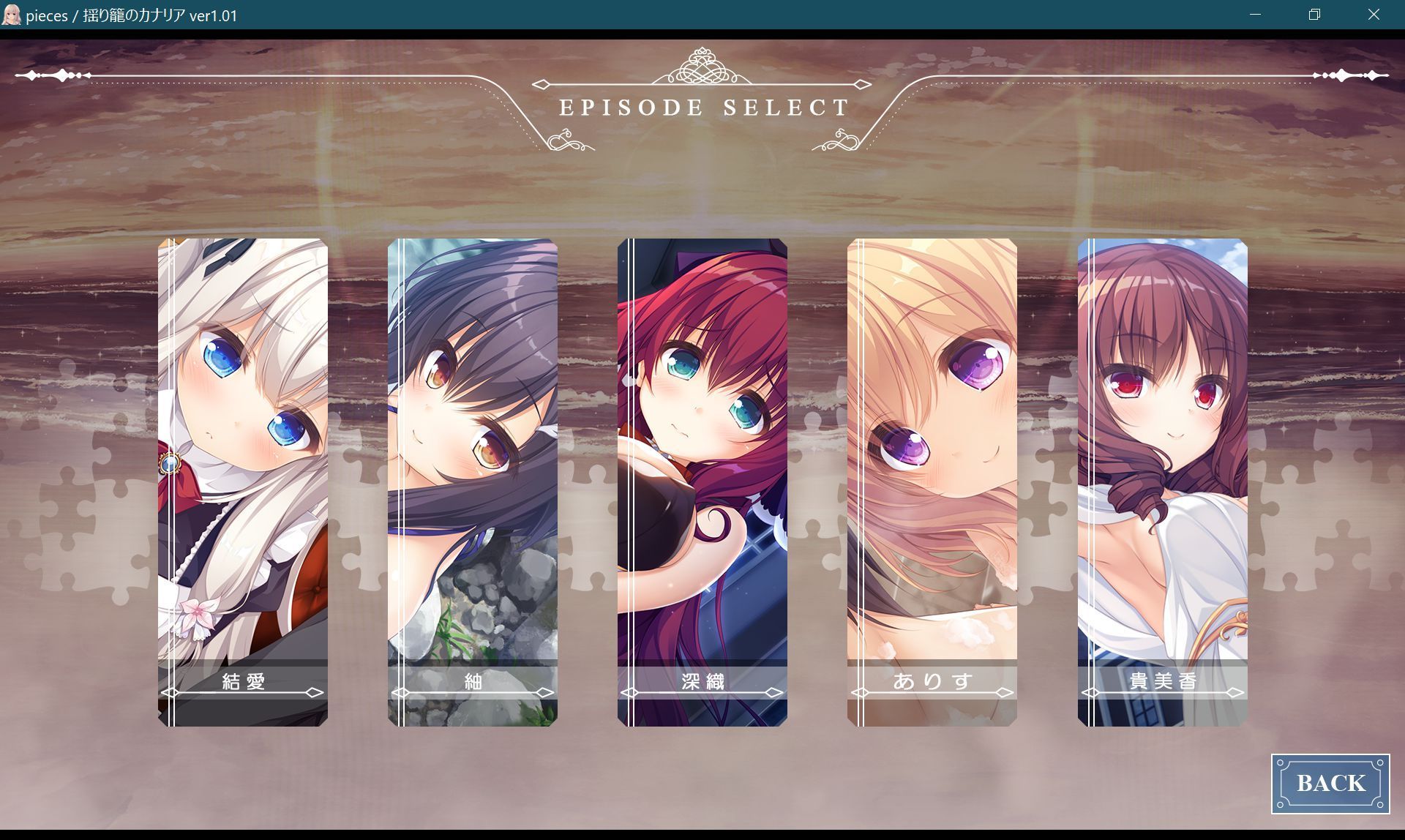
Task: Close the game window
Action: click(x=1374, y=15)
